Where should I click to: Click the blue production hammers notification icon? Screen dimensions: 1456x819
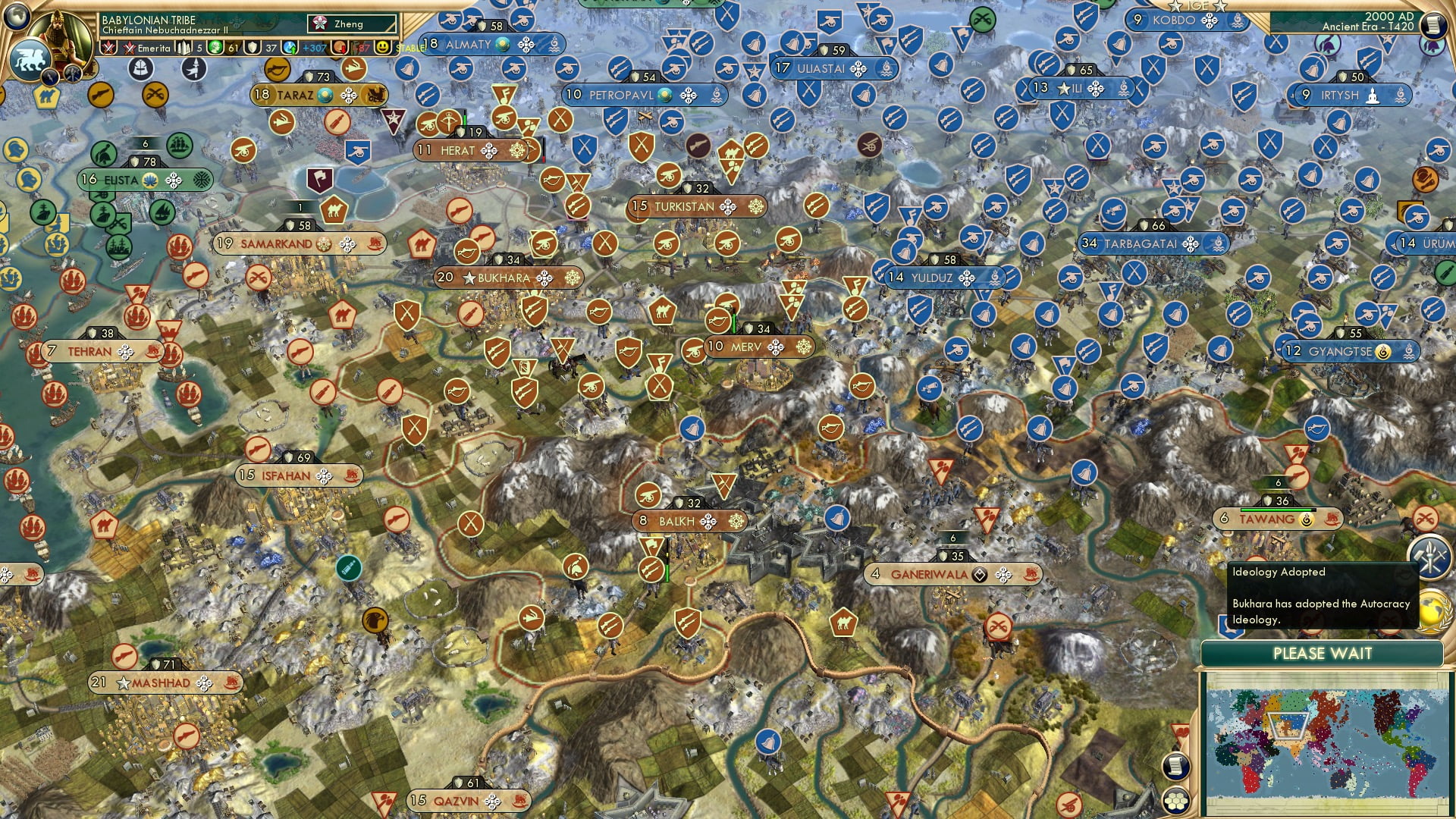coord(1430,556)
